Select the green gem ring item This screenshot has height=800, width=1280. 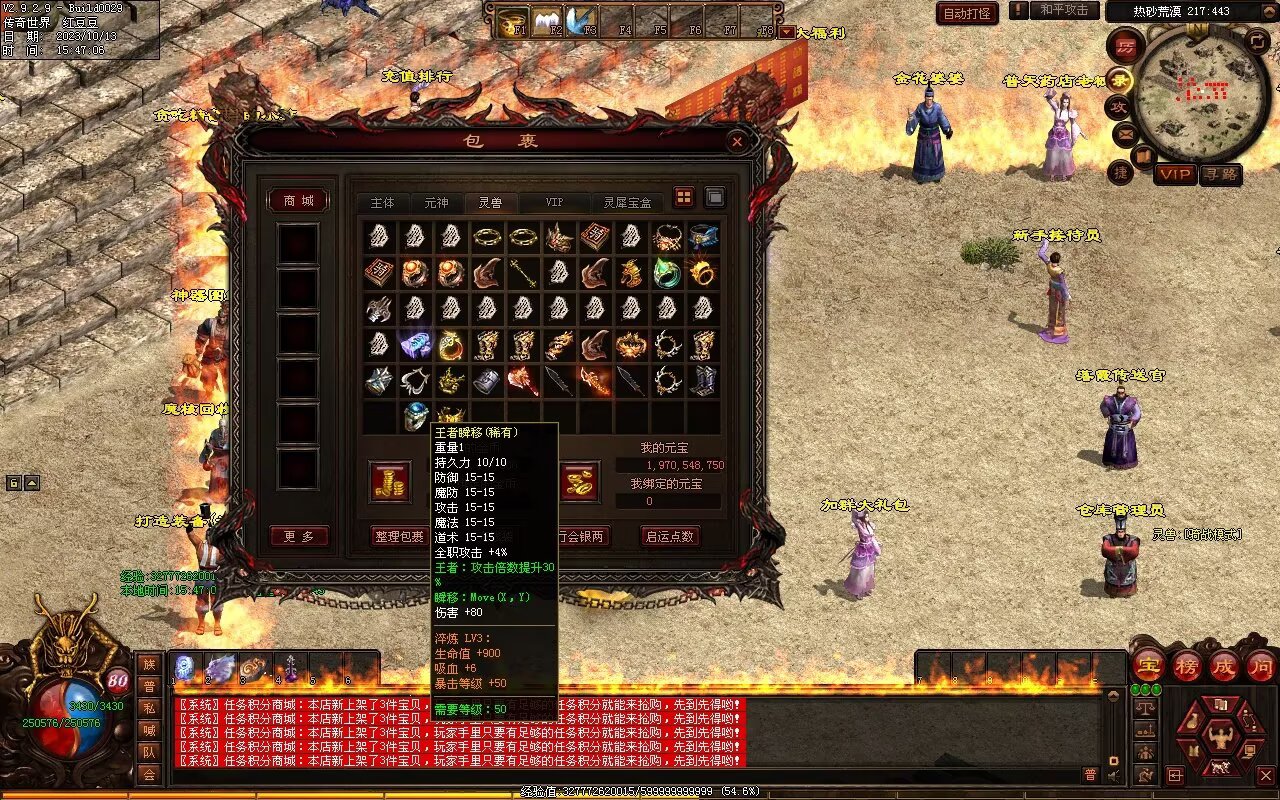[666, 272]
